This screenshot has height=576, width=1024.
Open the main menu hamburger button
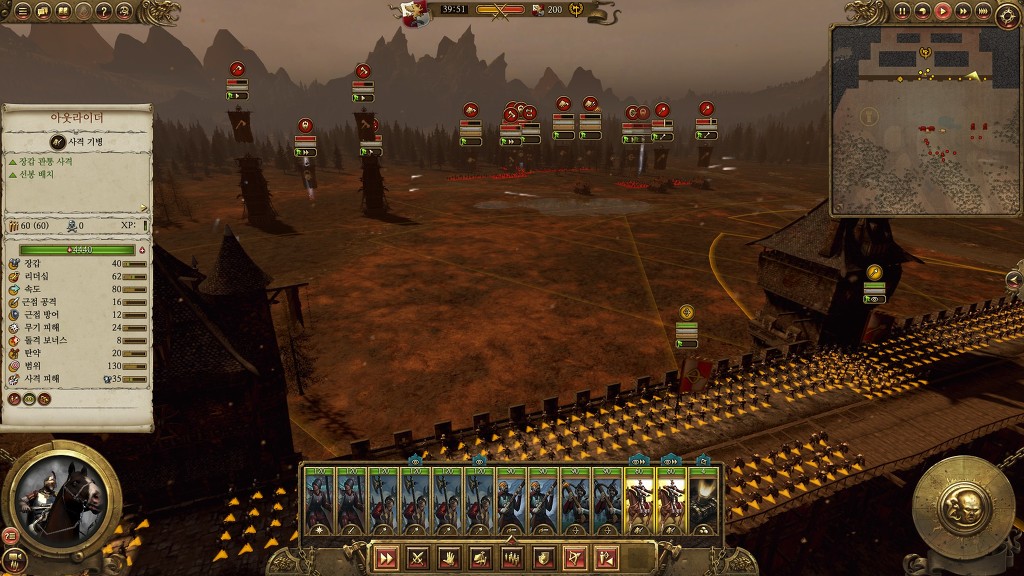tap(22, 11)
